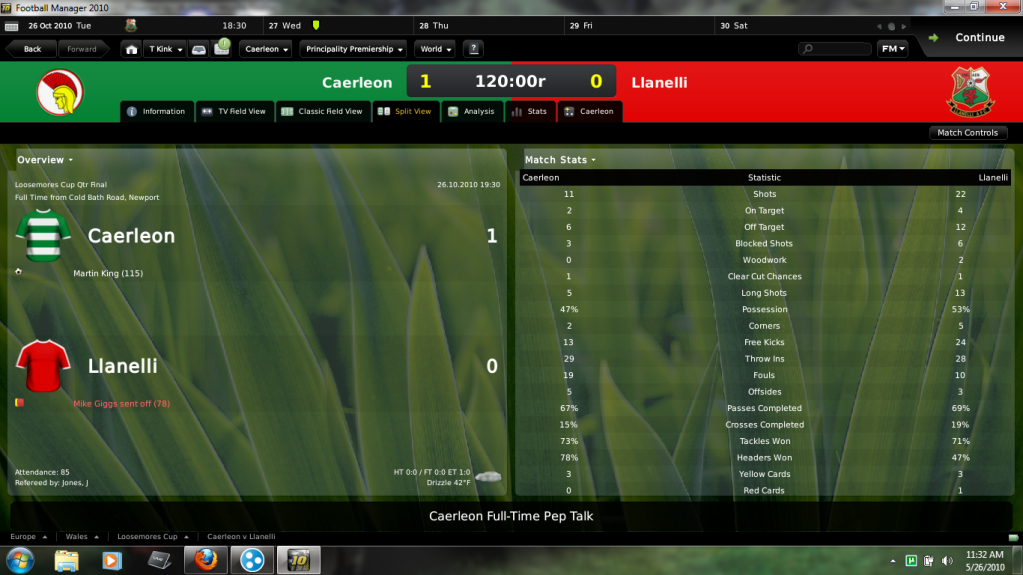Open the T Kink manager dropdown
The width and height of the screenshot is (1023, 575).
pos(165,49)
